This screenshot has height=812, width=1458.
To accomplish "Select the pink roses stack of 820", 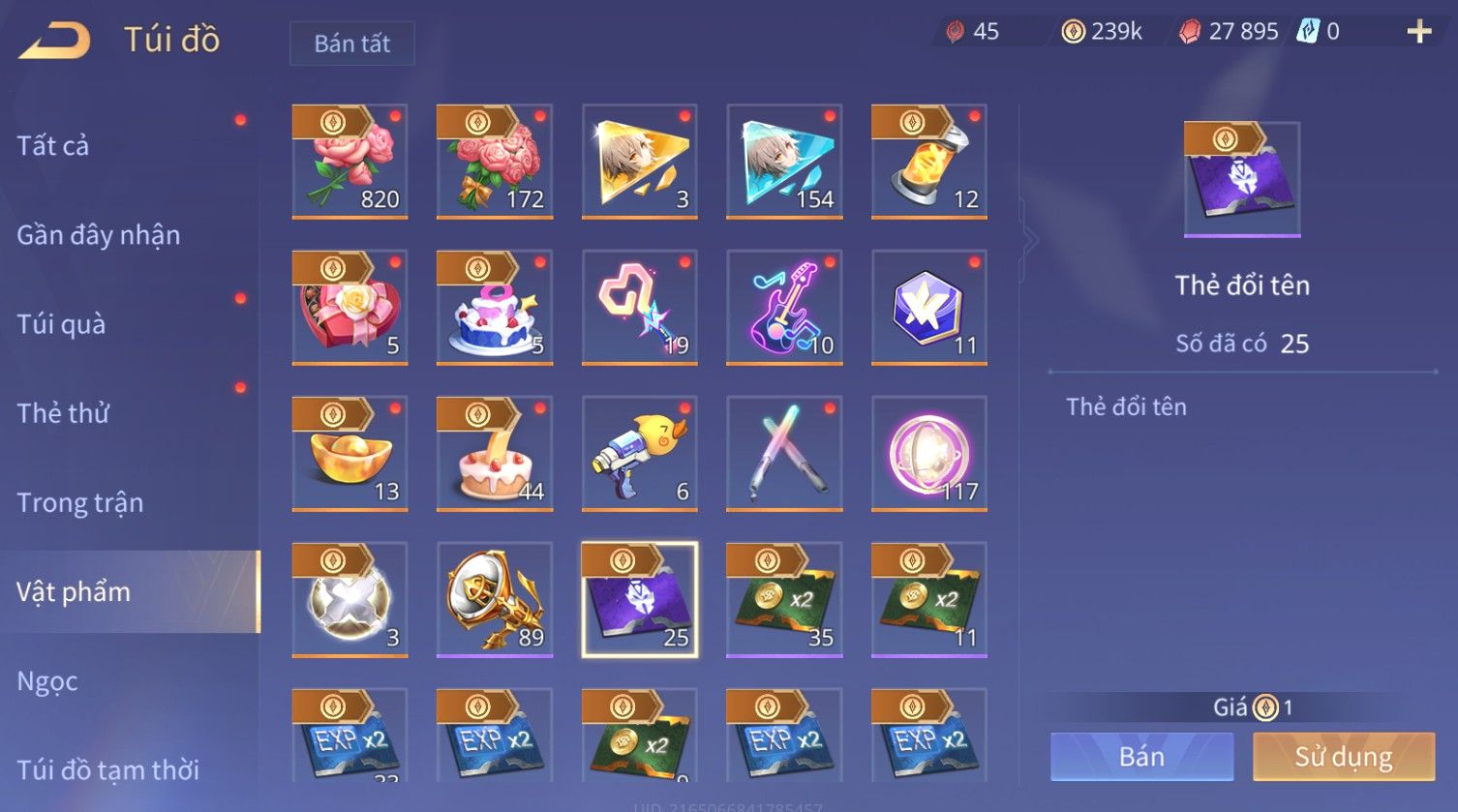I will (x=349, y=162).
